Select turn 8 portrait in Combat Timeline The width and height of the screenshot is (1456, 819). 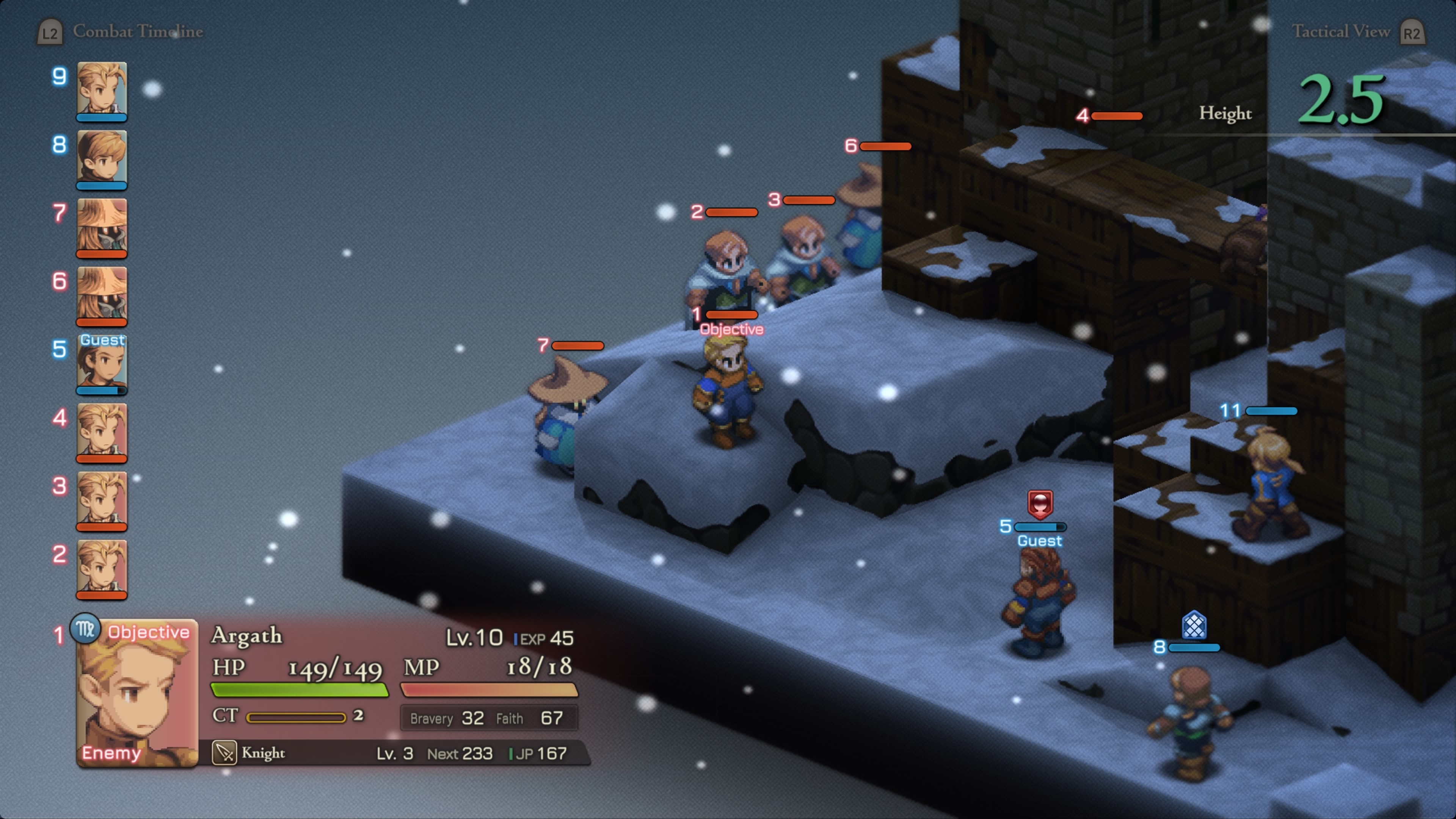tap(102, 158)
